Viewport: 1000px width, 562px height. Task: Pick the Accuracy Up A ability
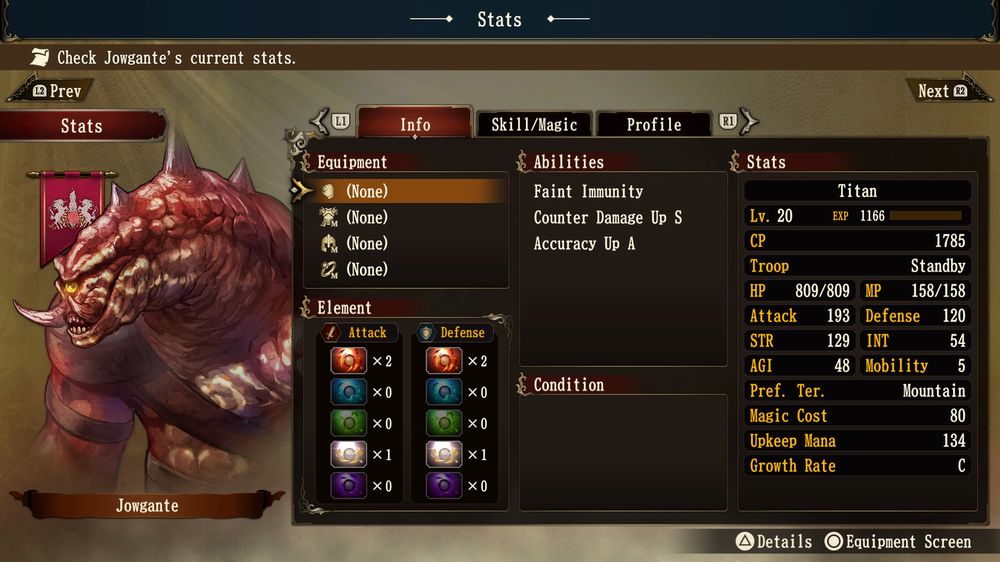(584, 243)
